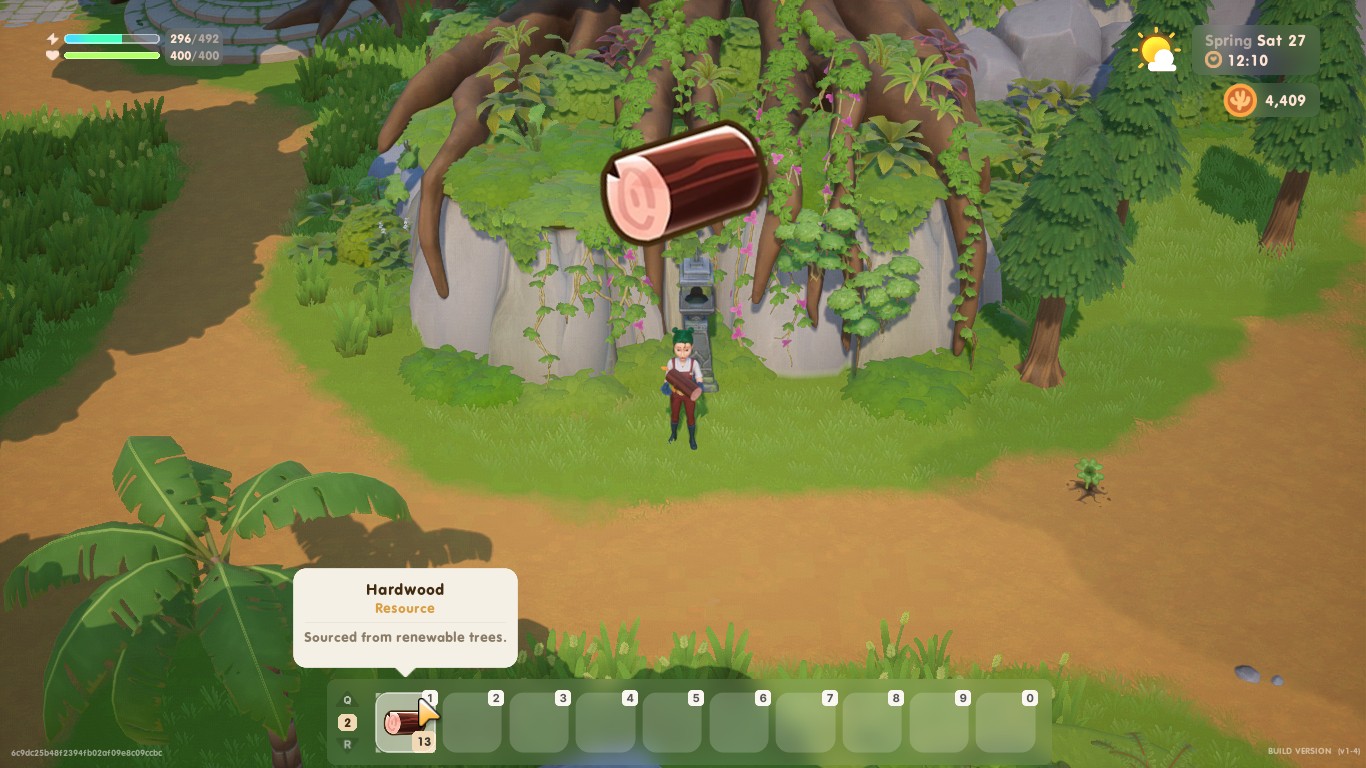Click the yellow energy progress bar
The image size is (1366, 768).
click(x=110, y=38)
